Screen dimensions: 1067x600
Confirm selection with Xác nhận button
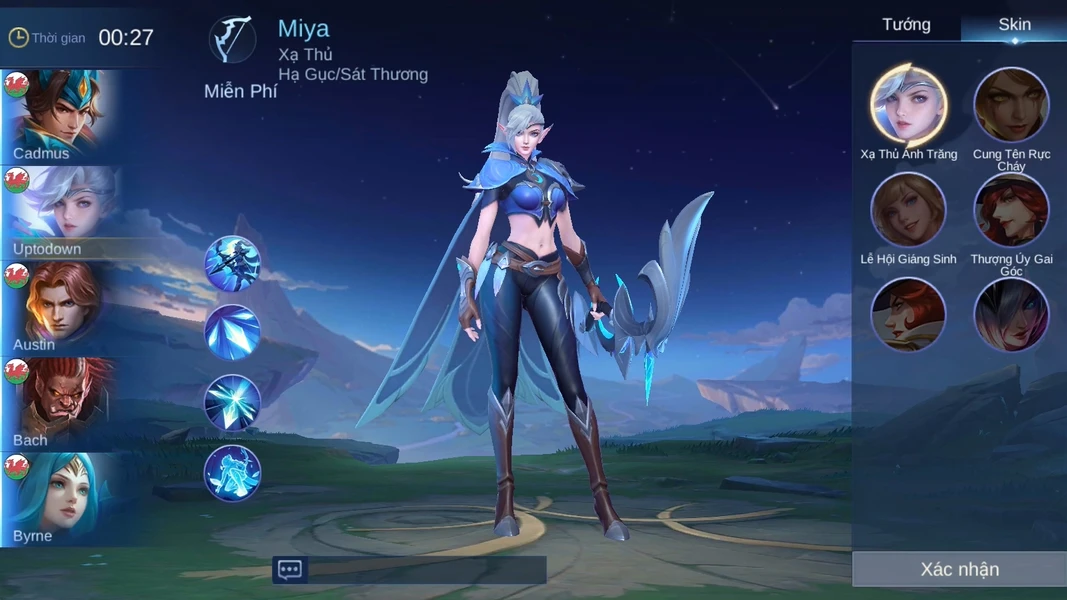tap(958, 569)
